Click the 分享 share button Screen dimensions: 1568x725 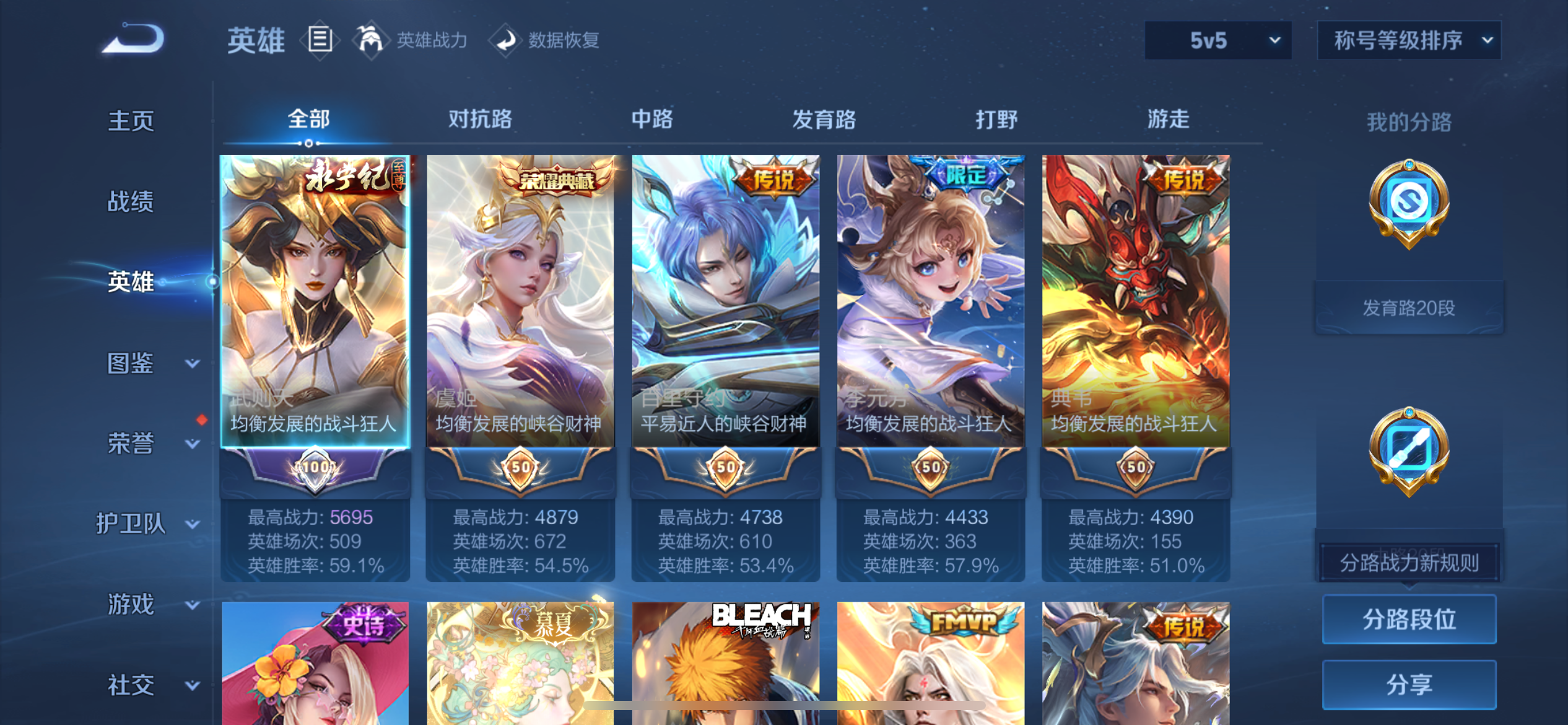point(1409,684)
